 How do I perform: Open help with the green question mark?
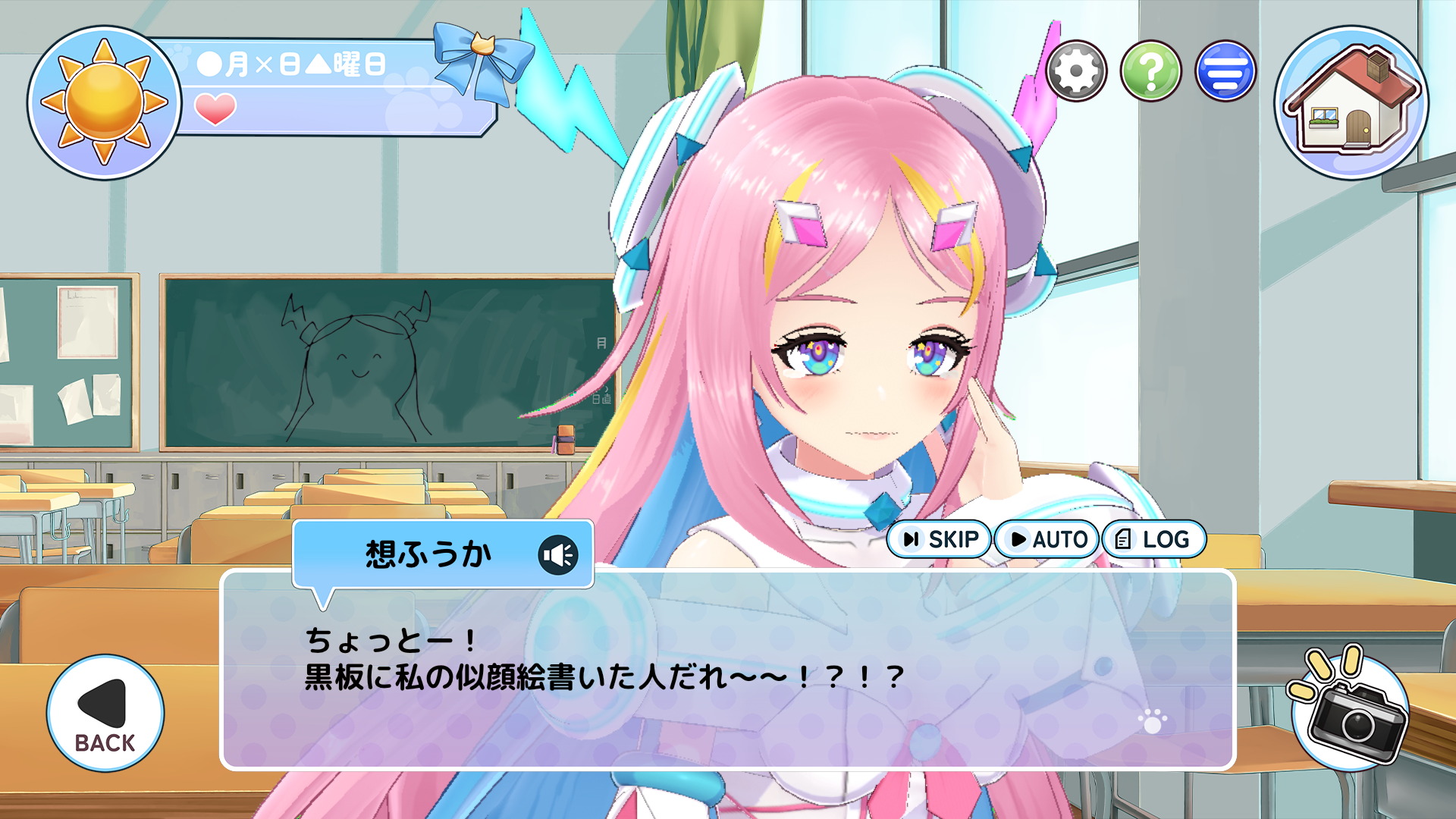coord(1150,71)
